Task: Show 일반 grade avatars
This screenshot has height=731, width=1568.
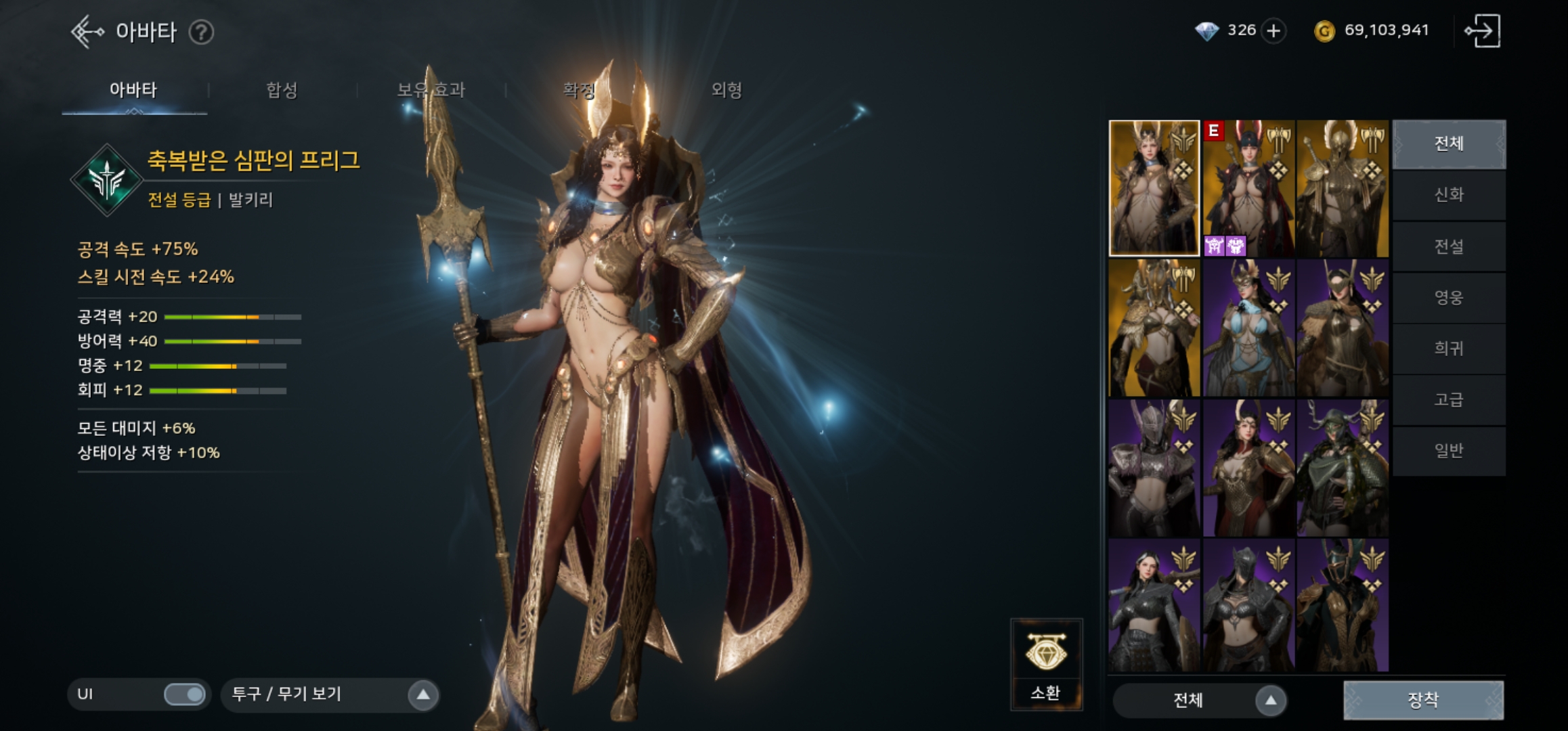Action: tap(1449, 451)
